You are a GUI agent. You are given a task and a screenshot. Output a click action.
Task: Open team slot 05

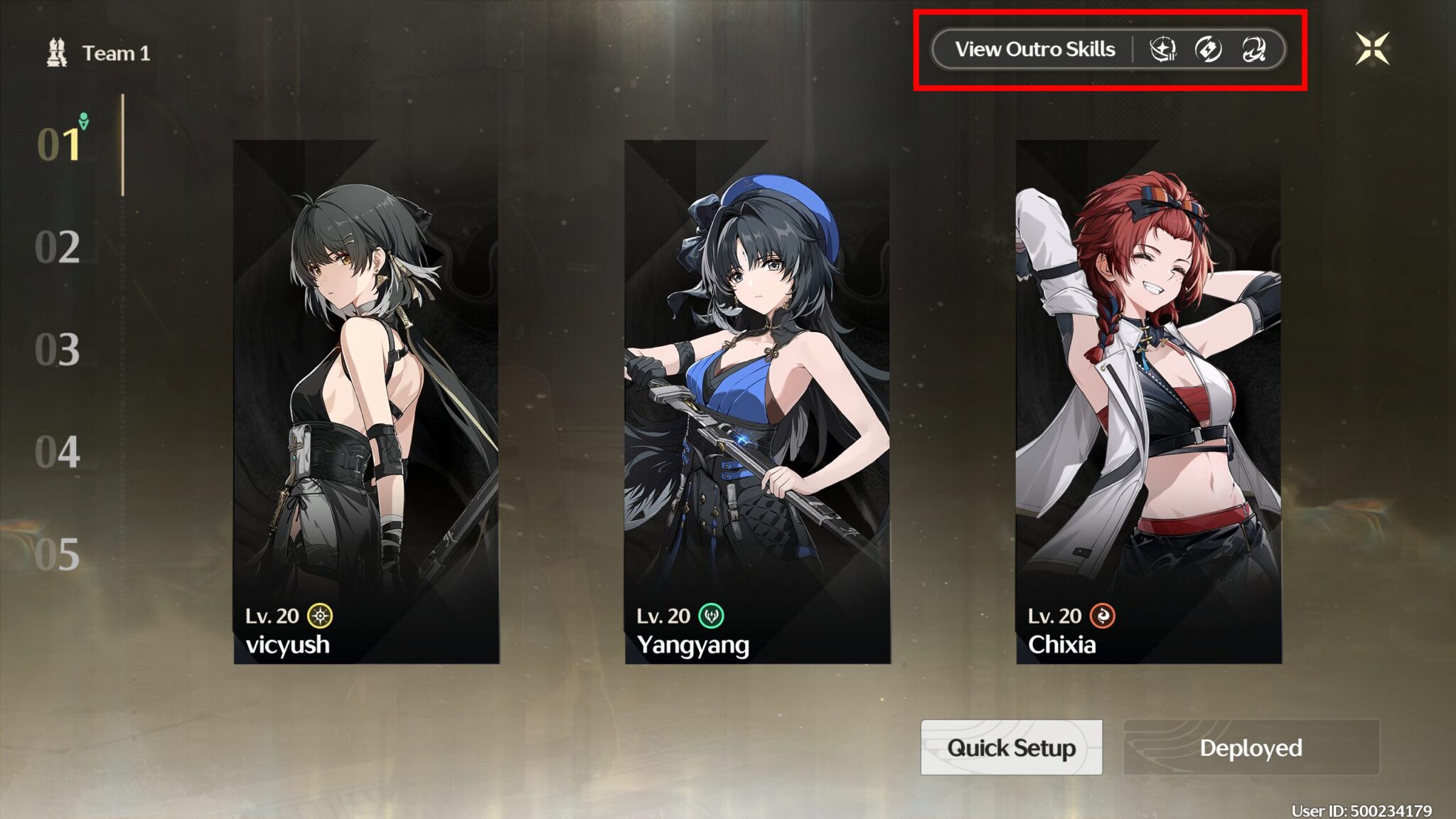point(58,555)
